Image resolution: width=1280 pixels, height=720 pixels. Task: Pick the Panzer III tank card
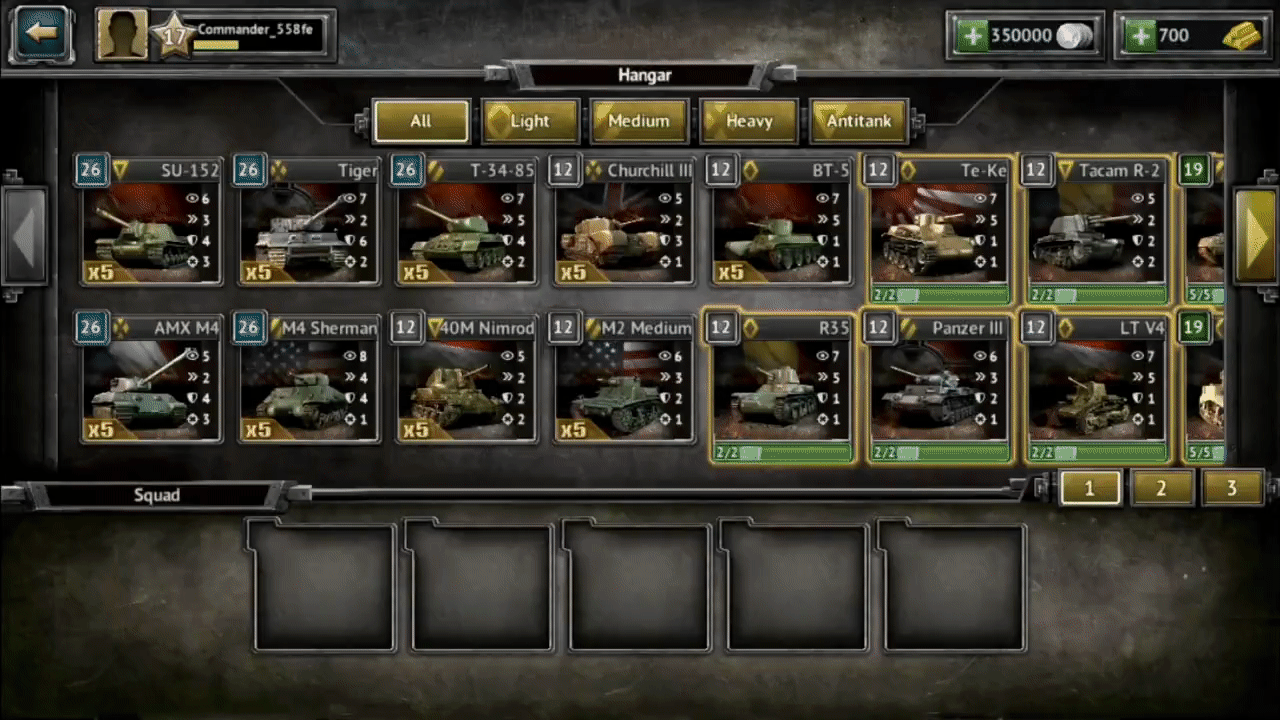click(x=939, y=386)
